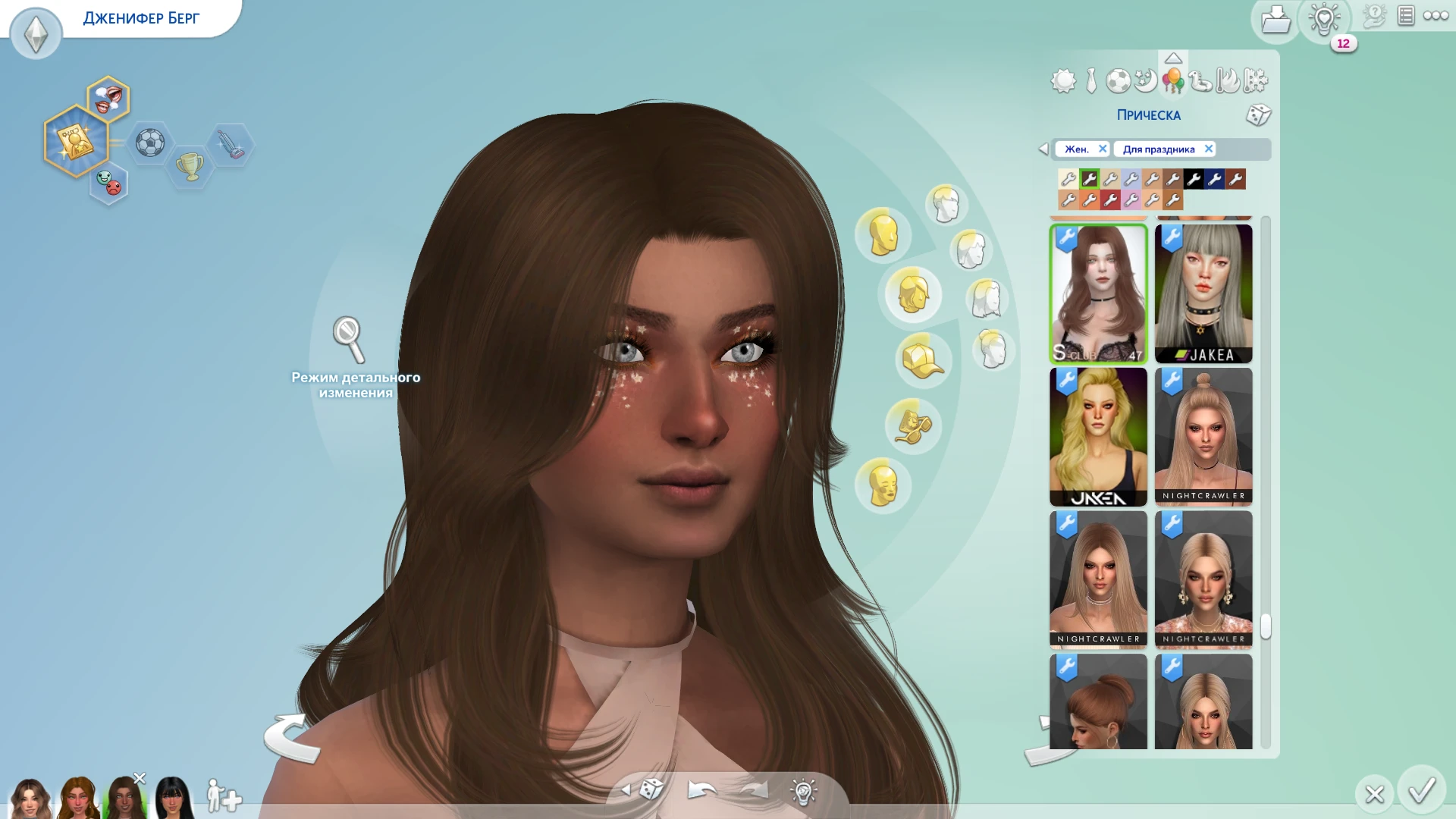Pick a blonde shade from the hair color swatches
Screen dimensions: 1456x819
click(1068, 178)
